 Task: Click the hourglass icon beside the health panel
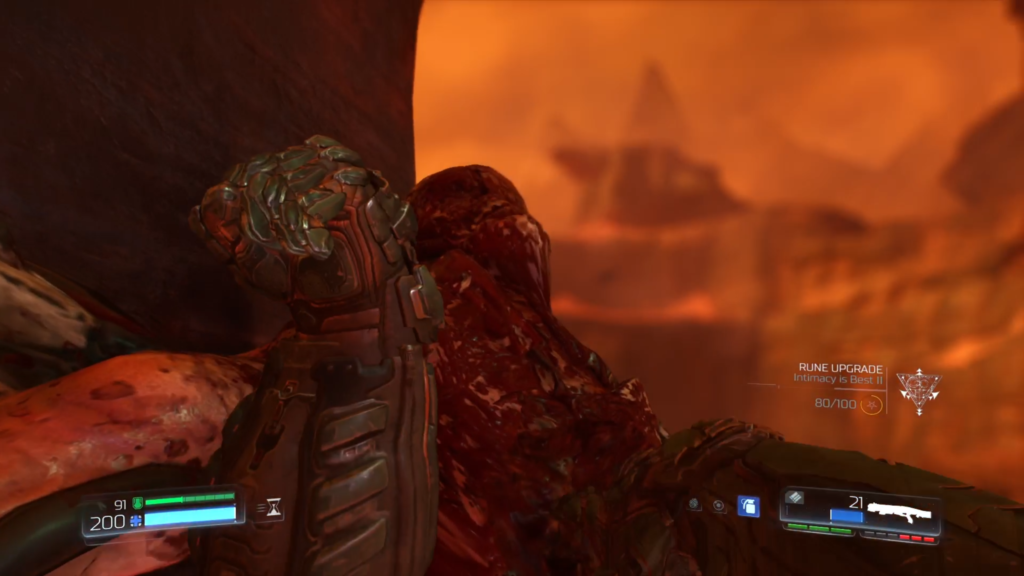point(271,510)
